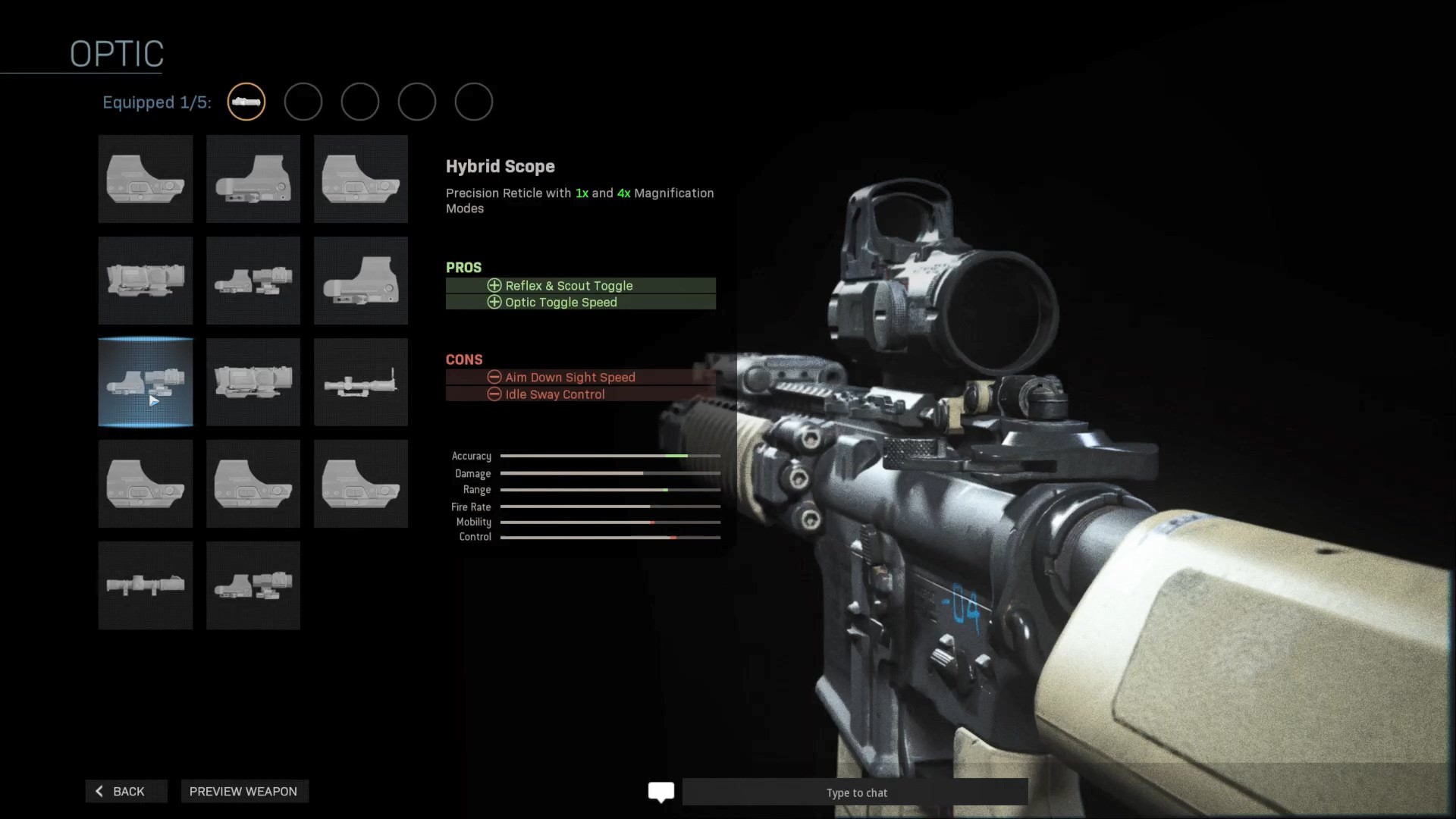Viewport: 1456px width, 819px height.
Task: Focus the Type to chat field
Action: point(855,792)
